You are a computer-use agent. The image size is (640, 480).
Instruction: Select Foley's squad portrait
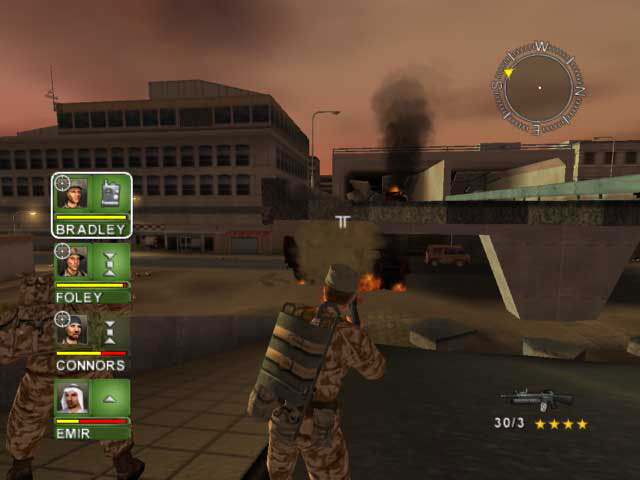(x=73, y=263)
